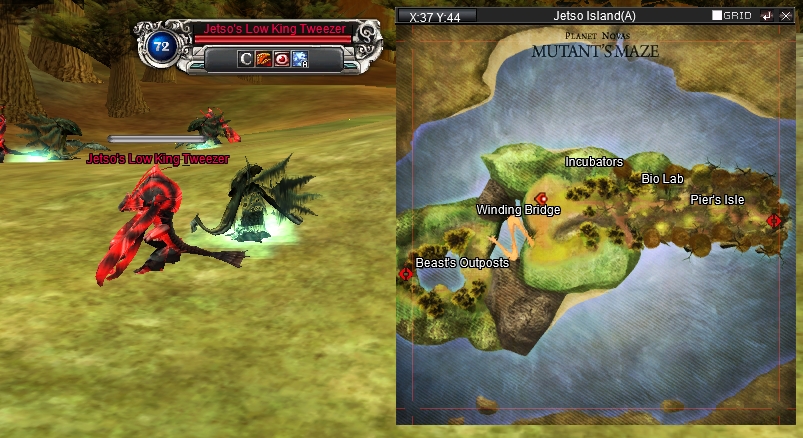Select the Incubators label on the map

pyautogui.click(x=594, y=161)
